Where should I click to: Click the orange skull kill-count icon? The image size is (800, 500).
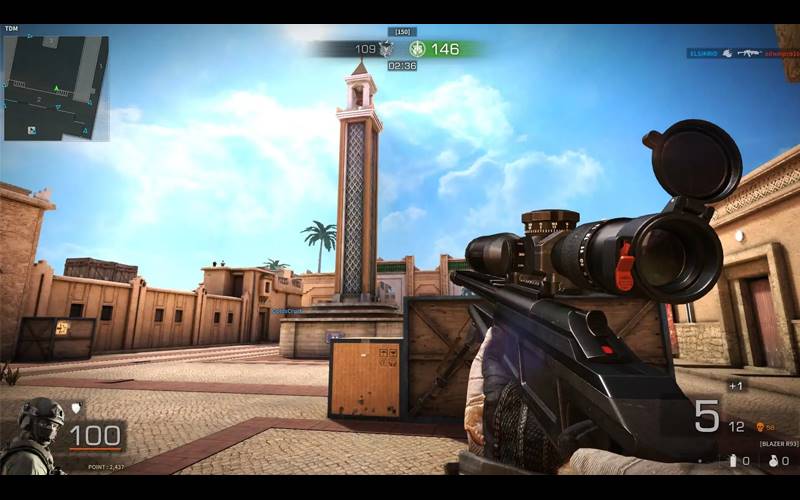click(759, 426)
